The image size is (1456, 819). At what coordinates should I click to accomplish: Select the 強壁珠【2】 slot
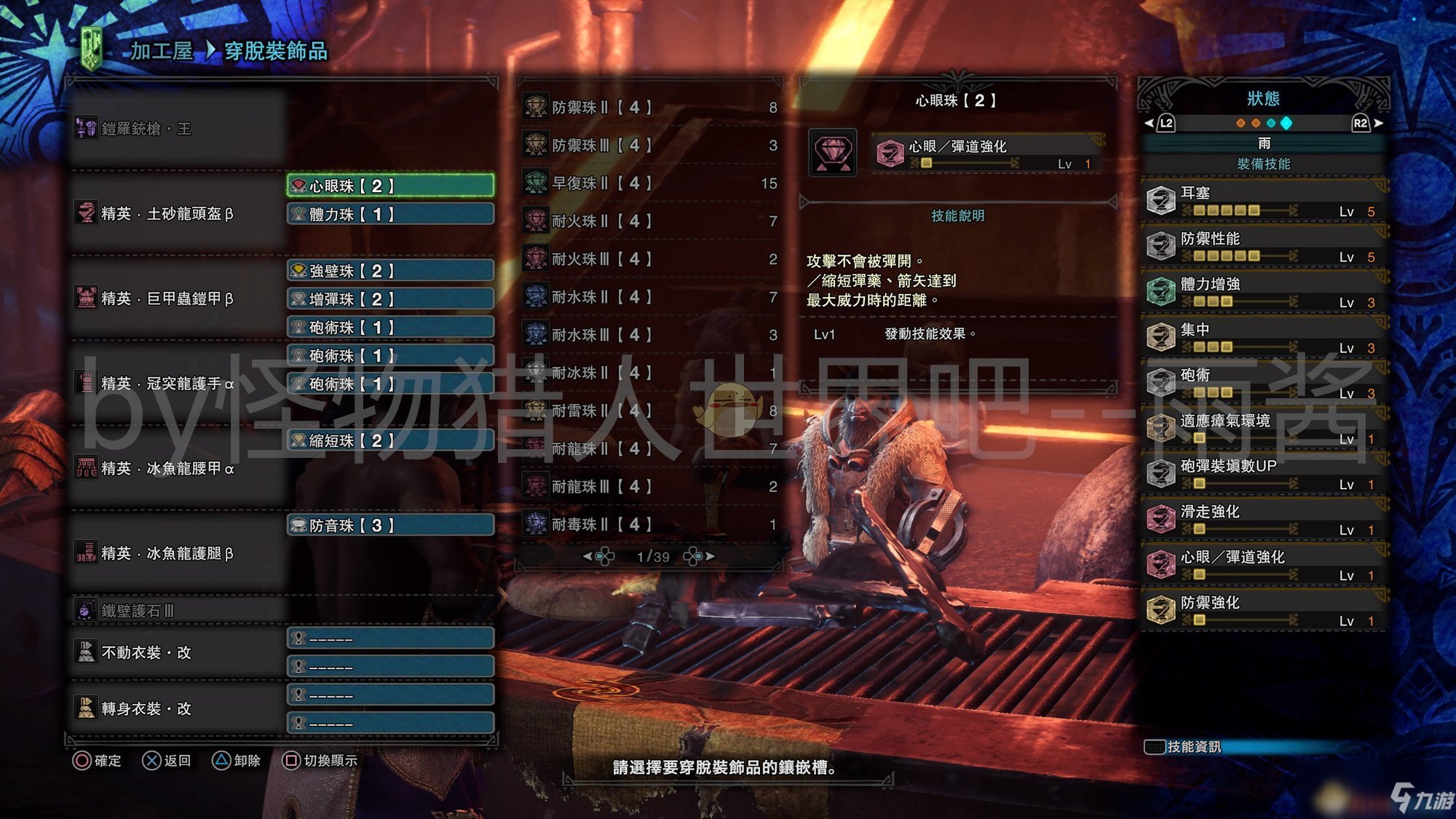pyautogui.click(x=390, y=271)
